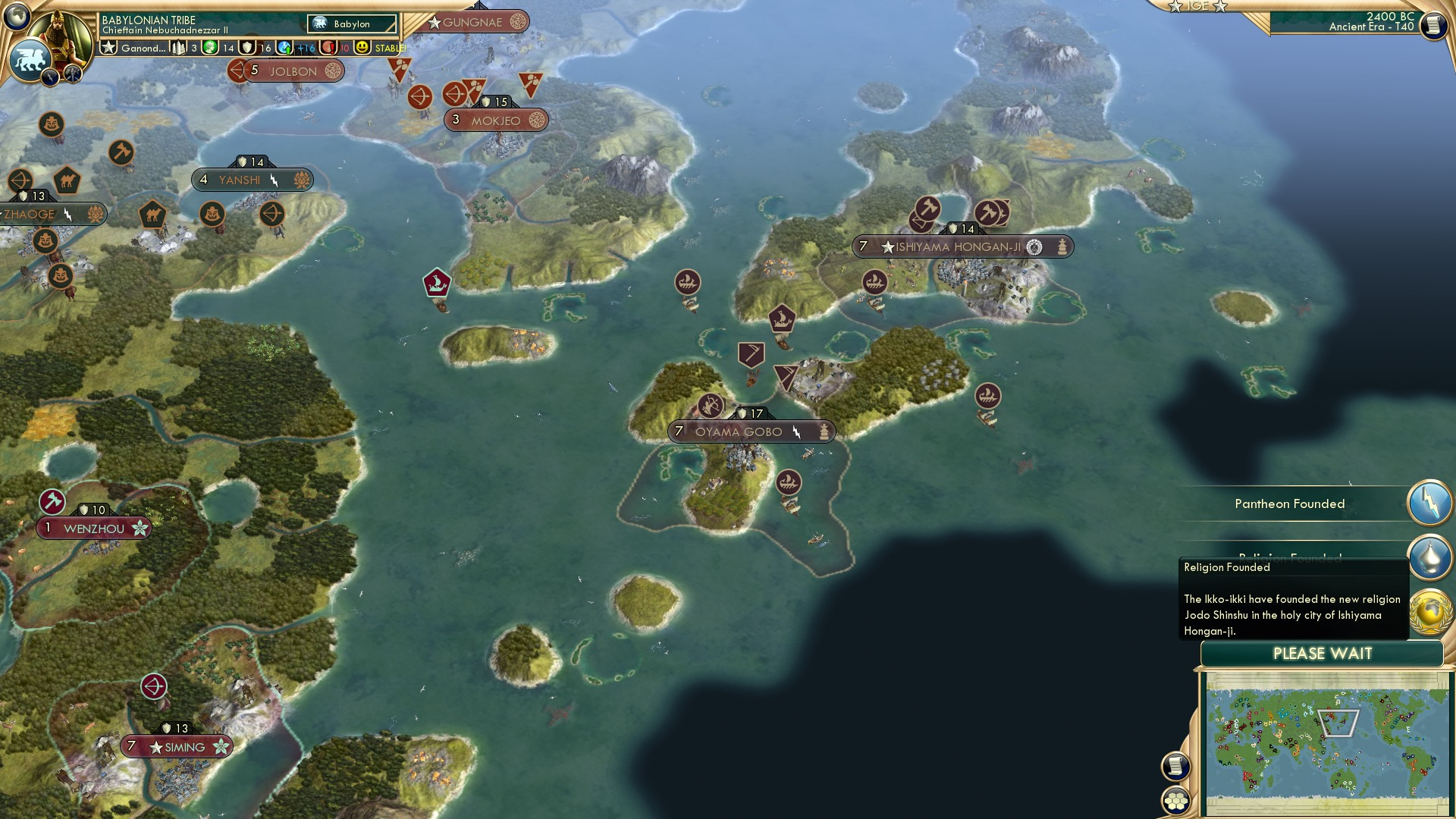Click the green culture icon showing 14

pos(210,47)
